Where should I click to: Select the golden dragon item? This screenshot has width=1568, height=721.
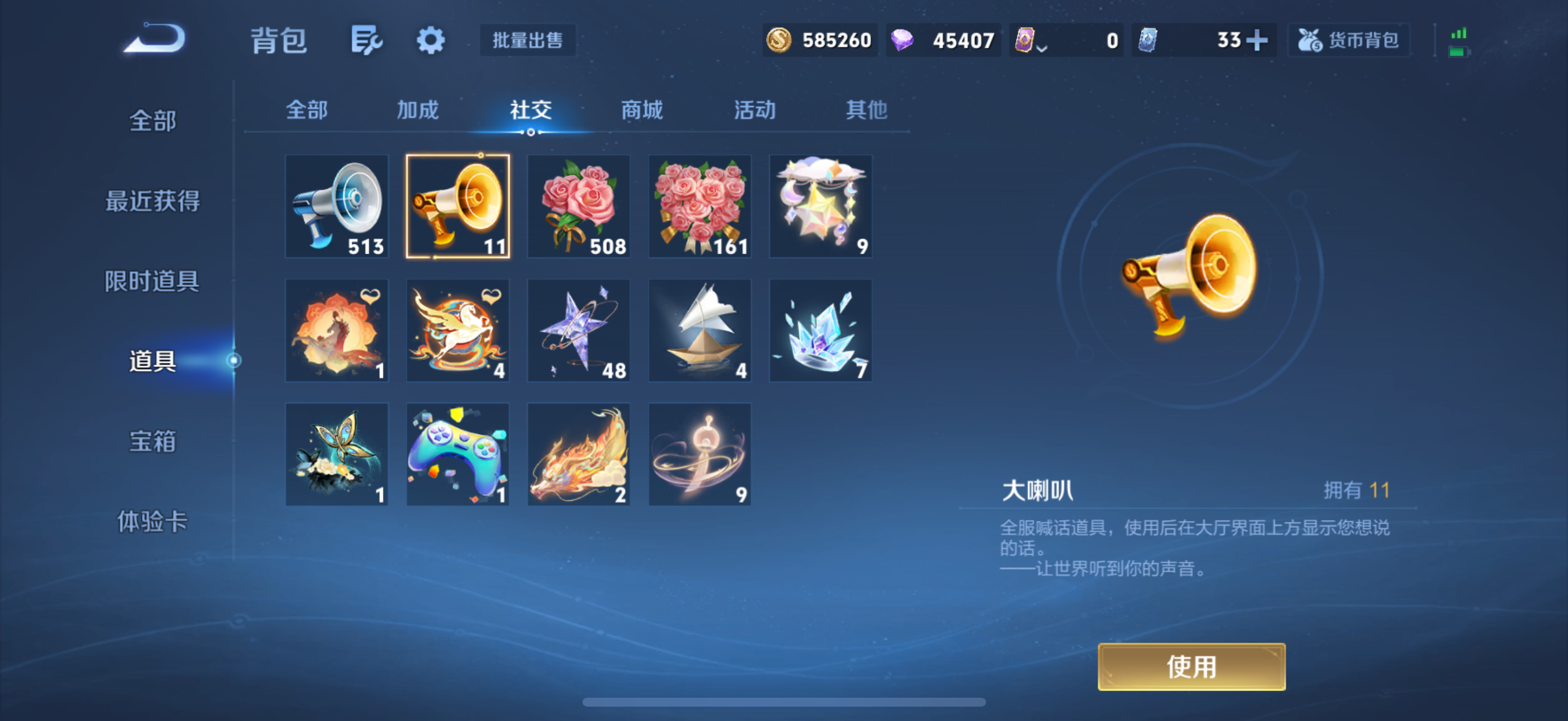tap(578, 454)
